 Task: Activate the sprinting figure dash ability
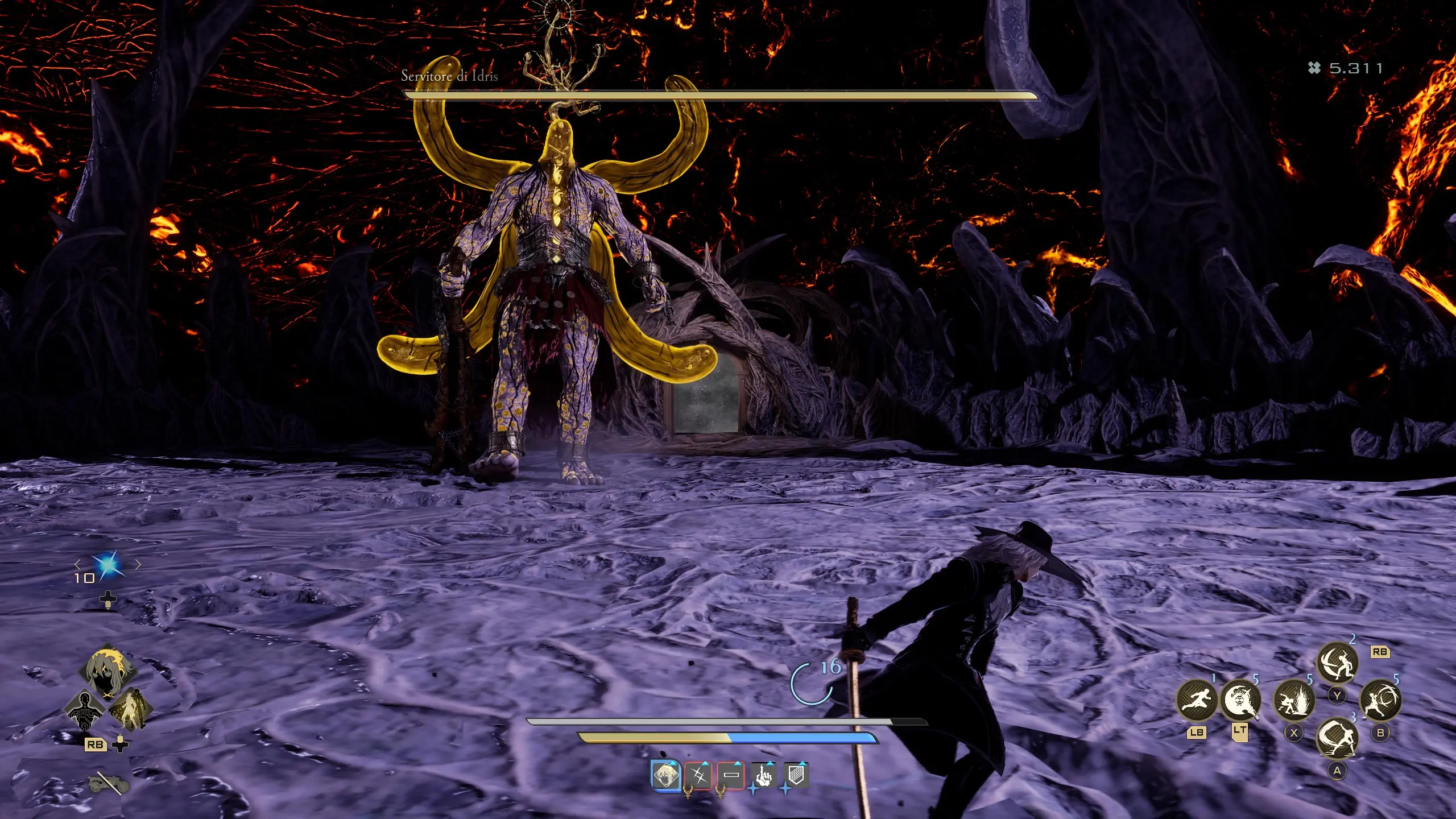point(1196,701)
